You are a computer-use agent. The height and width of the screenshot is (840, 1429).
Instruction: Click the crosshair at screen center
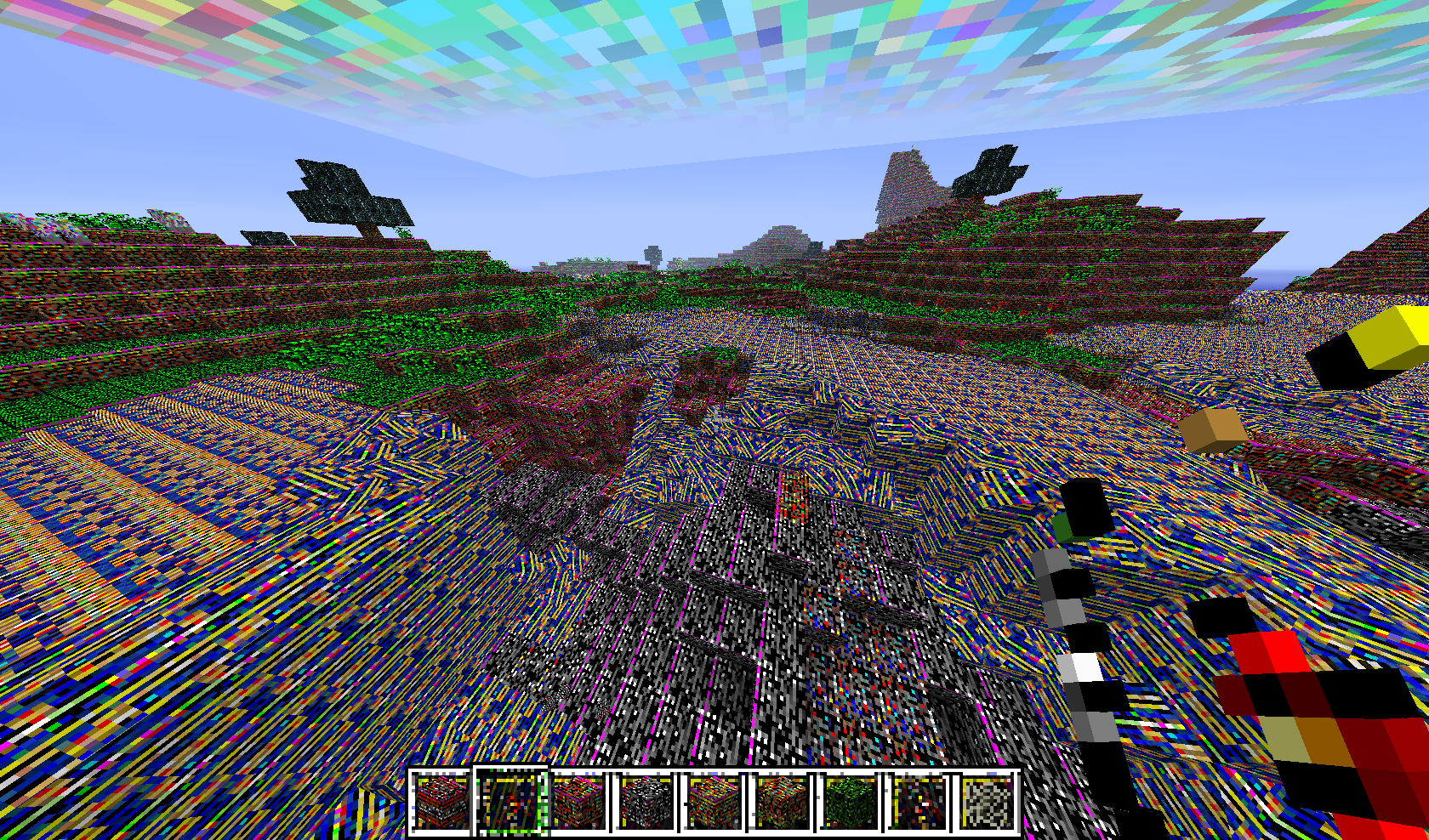(714, 420)
